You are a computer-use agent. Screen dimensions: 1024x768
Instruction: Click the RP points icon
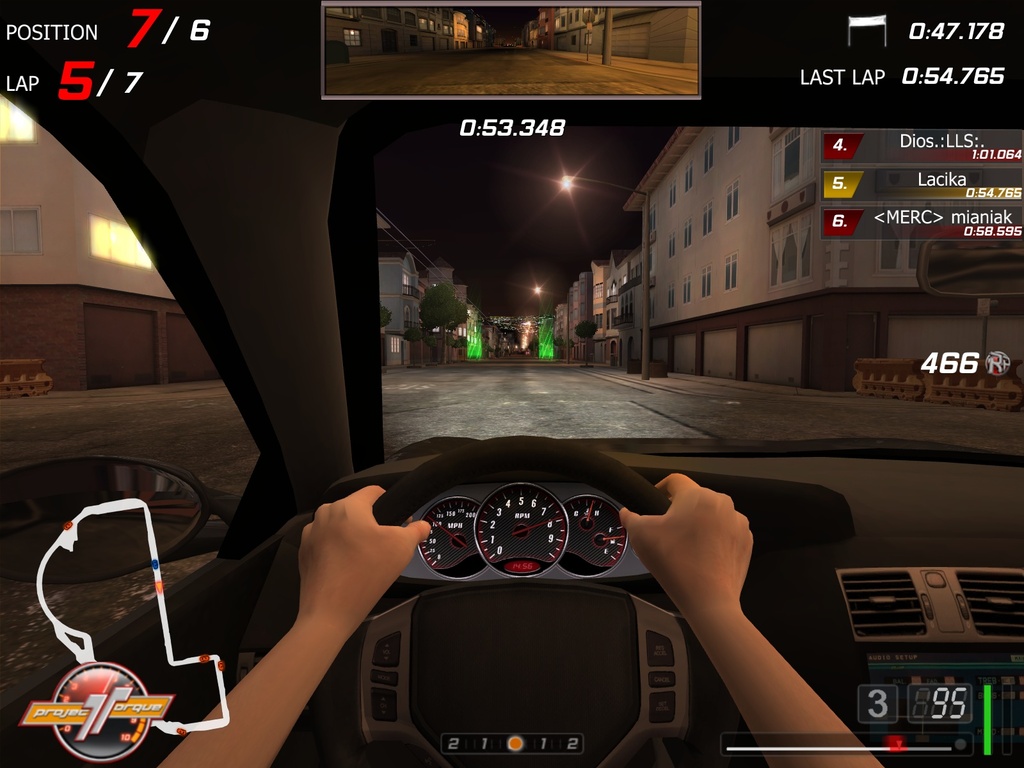[997, 363]
